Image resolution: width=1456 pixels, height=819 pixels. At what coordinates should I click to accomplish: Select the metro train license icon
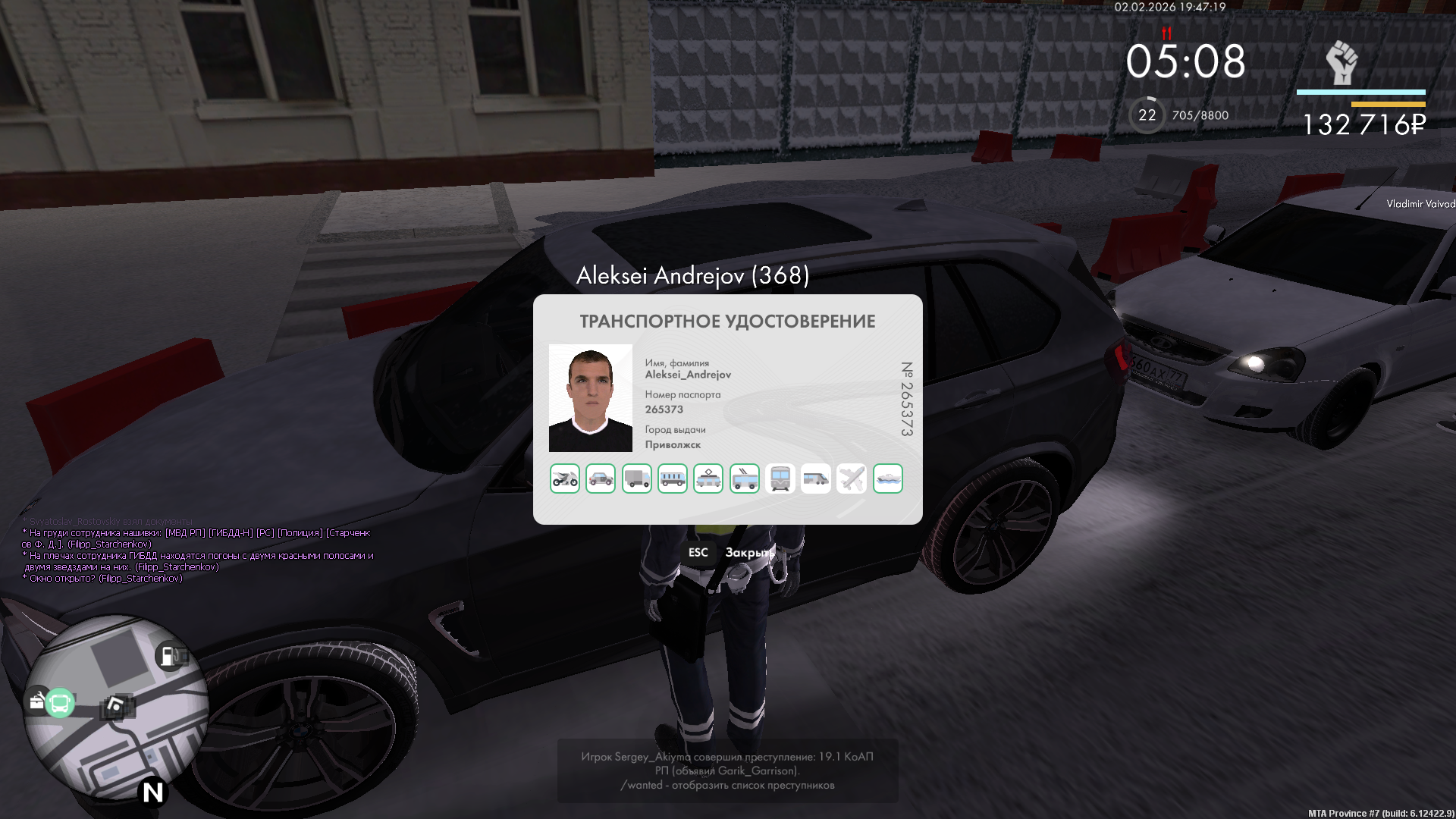pyautogui.click(x=780, y=479)
